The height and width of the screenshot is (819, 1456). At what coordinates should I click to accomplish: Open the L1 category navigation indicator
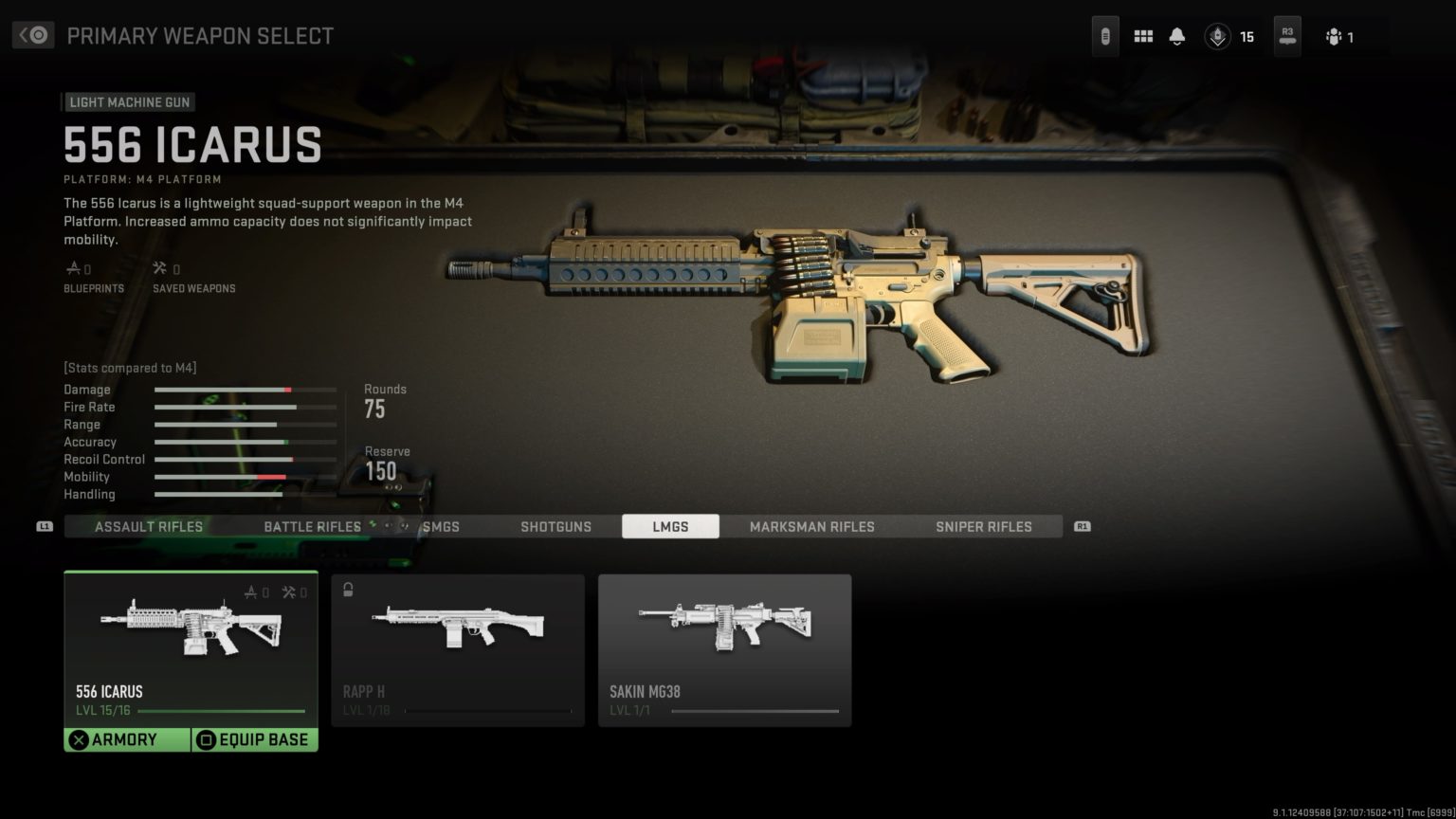45,526
